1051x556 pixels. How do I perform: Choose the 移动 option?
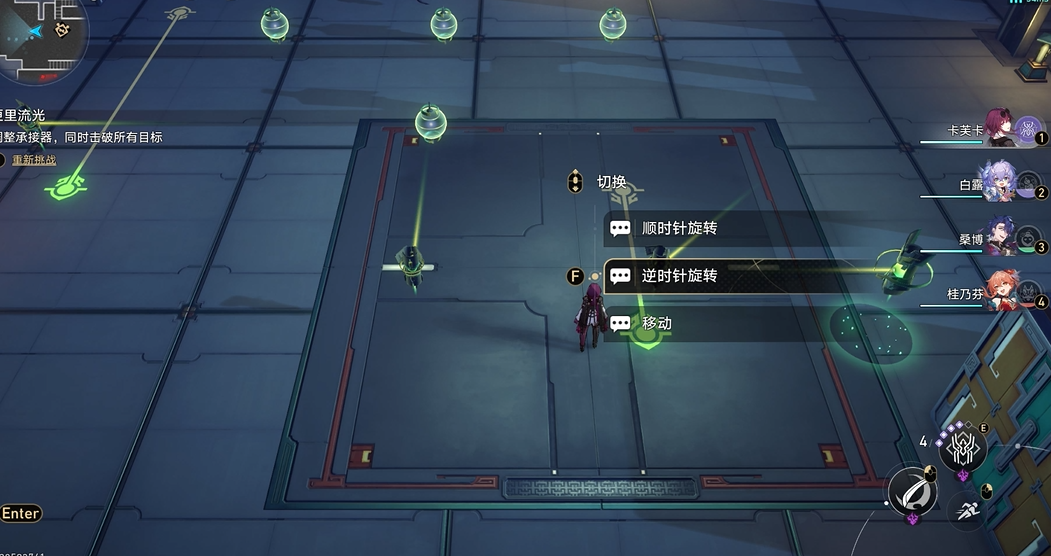657,323
